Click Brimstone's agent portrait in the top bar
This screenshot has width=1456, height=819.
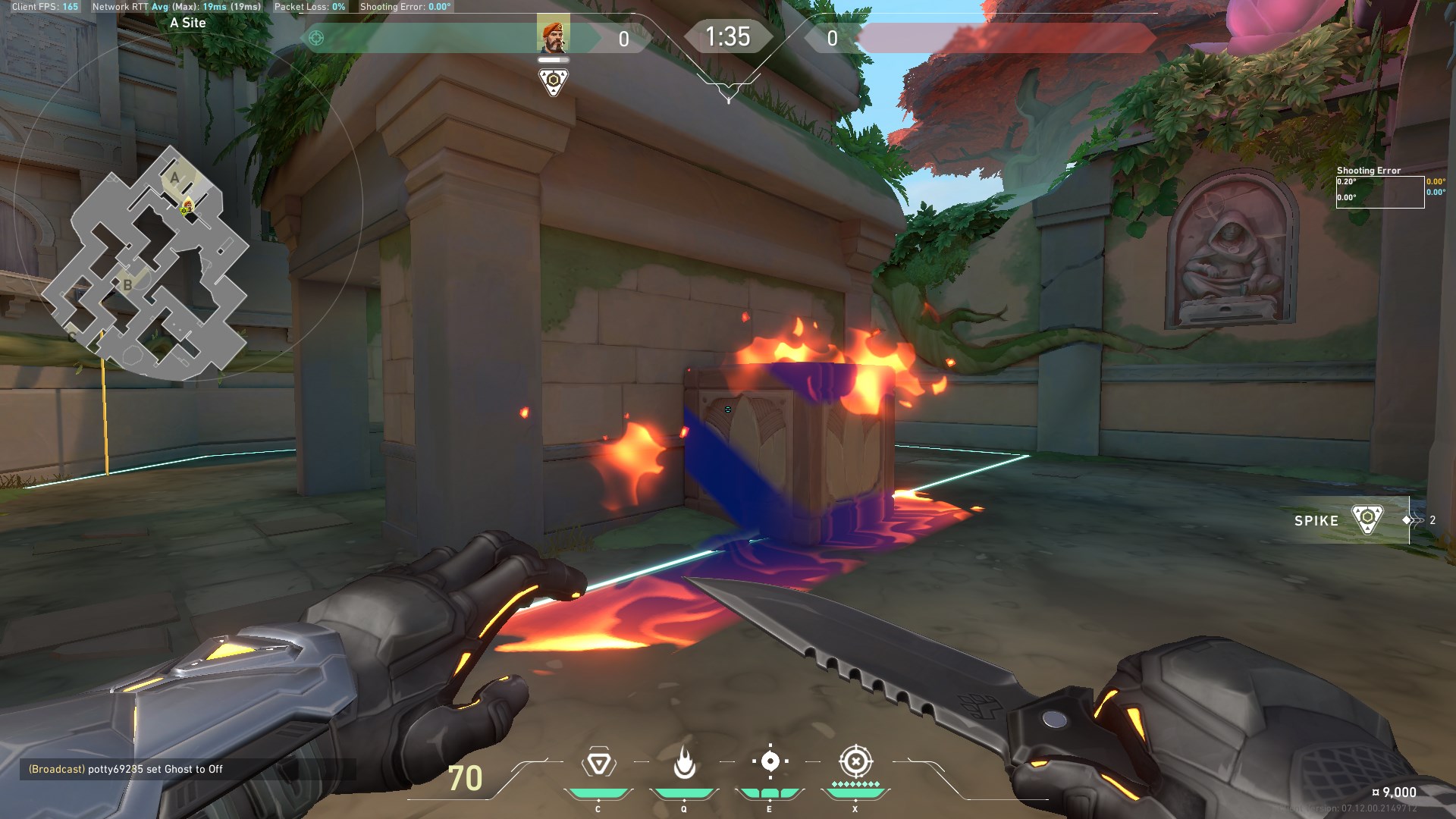coord(553,35)
